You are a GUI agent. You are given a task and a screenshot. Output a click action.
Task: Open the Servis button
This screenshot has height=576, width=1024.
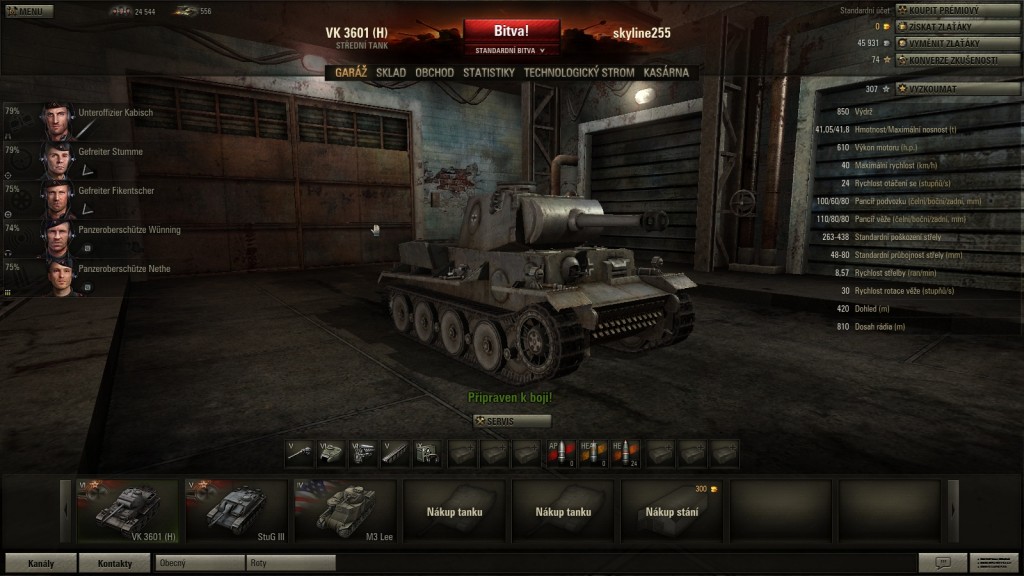pyautogui.click(x=511, y=421)
